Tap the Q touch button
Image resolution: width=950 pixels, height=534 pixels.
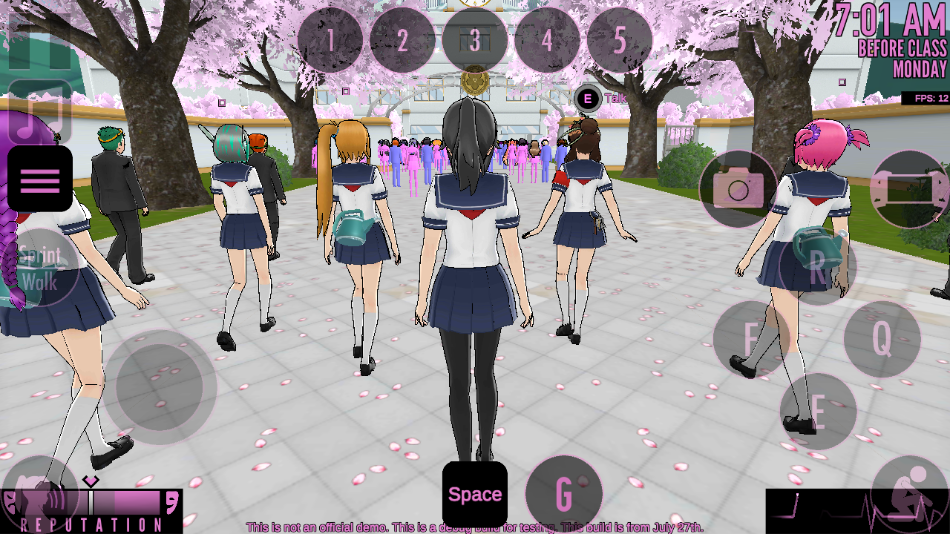pos(881,339)
